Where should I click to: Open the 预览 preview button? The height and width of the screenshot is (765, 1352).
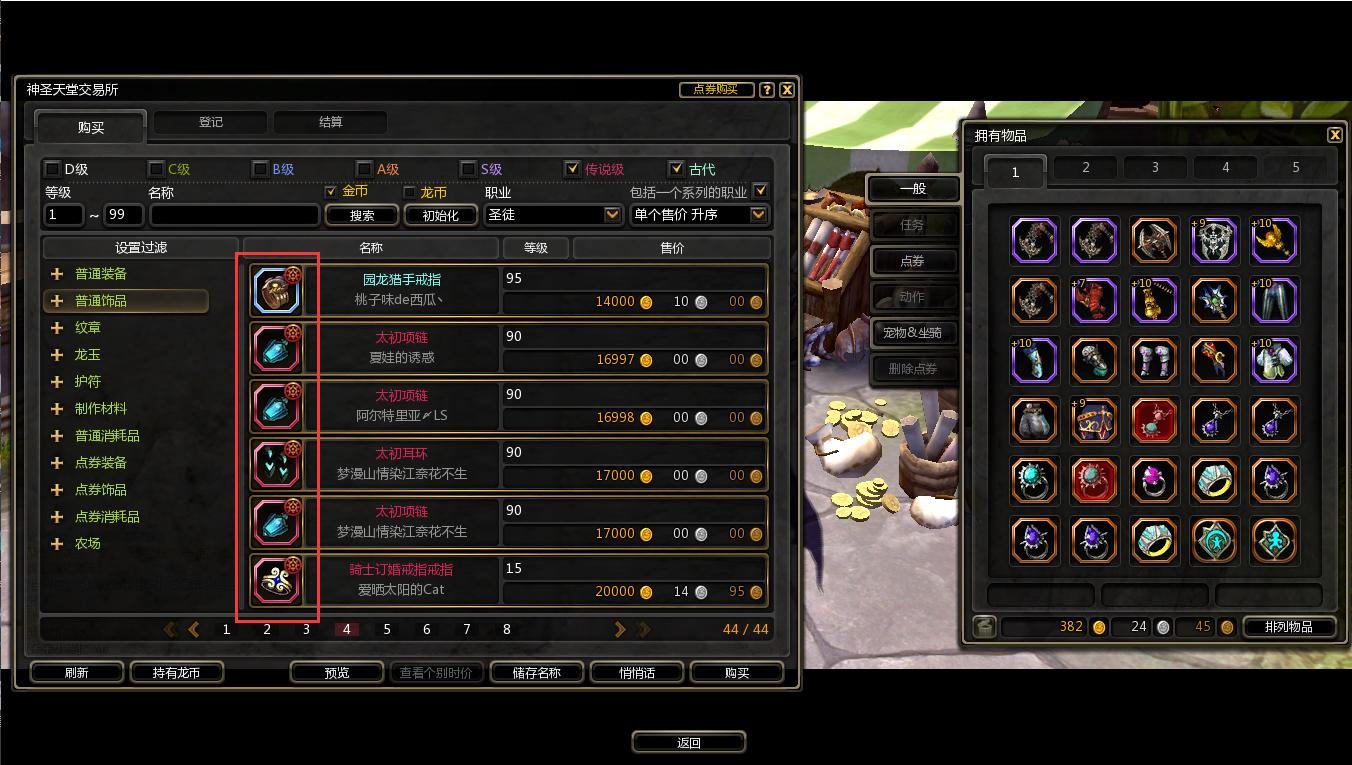(x=337, y=673)
